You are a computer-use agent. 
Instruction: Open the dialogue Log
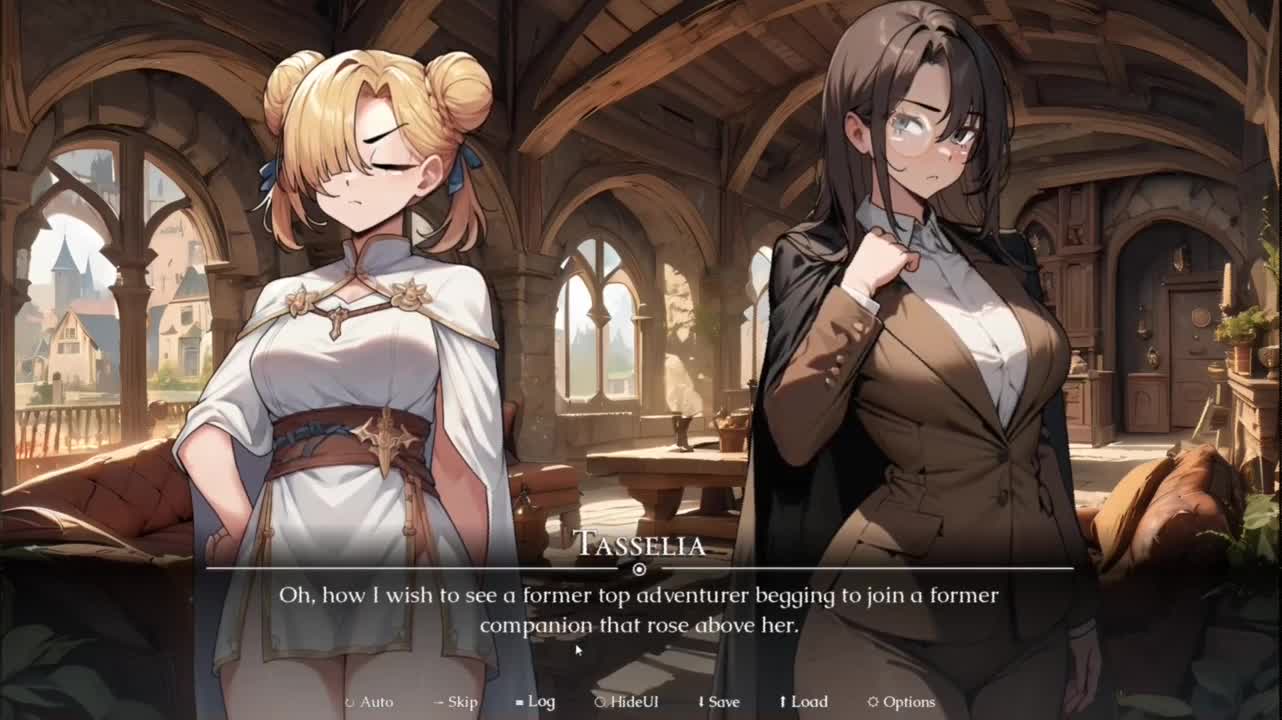click(536, 702)
